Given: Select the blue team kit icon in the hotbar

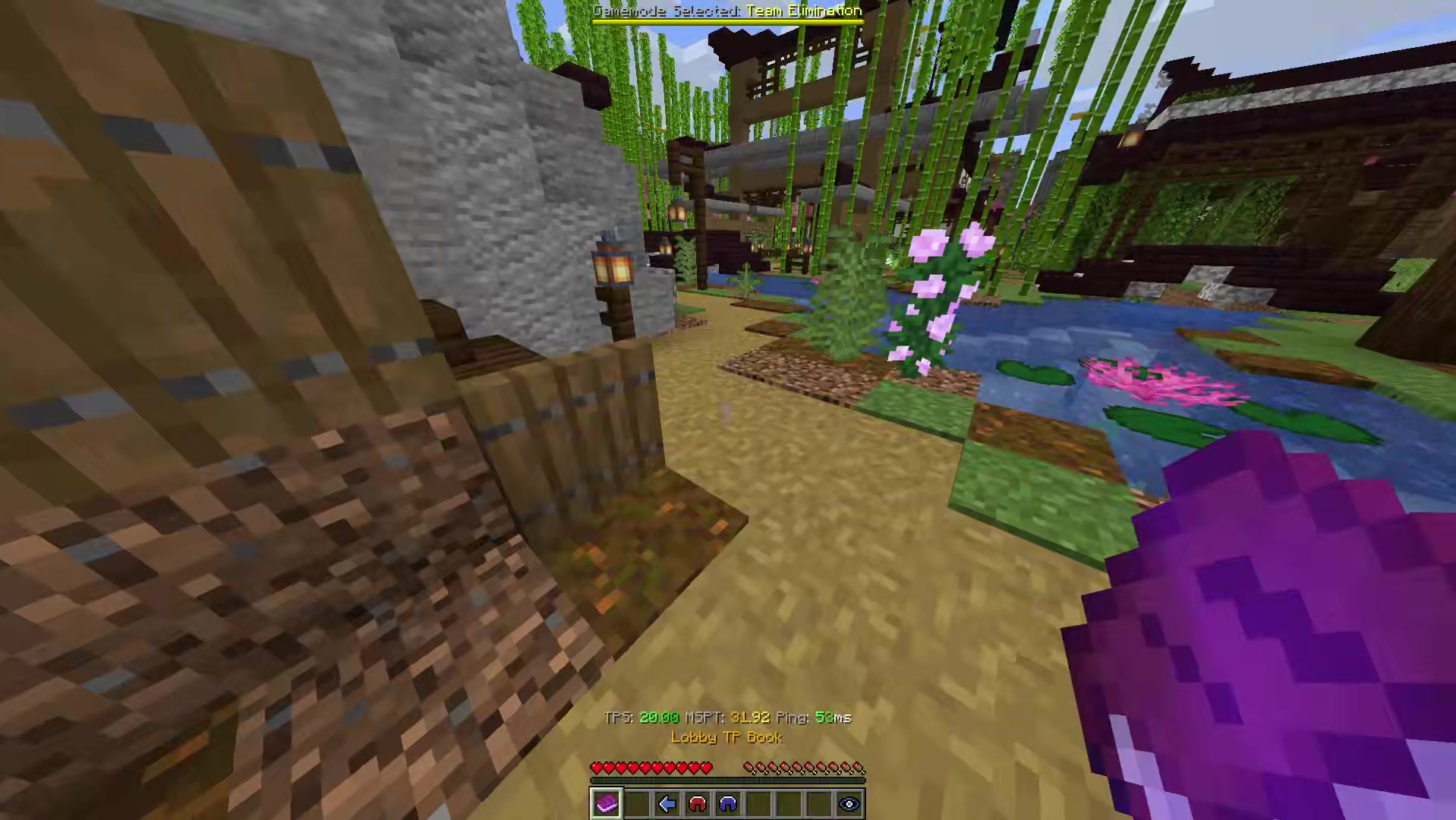Looking at the screenshot, I should point(727,804).
